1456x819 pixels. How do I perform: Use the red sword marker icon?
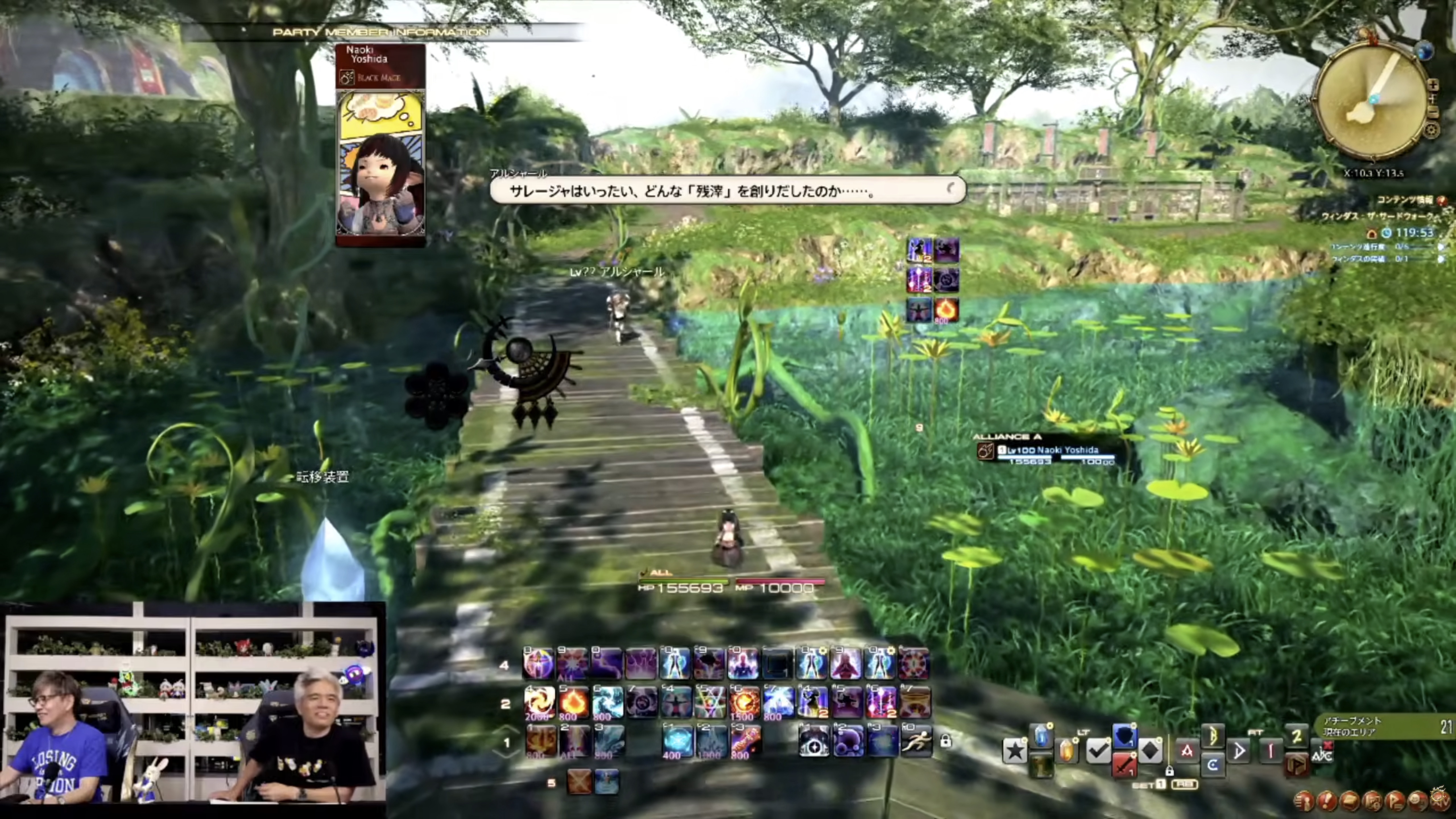[1124, 765]
